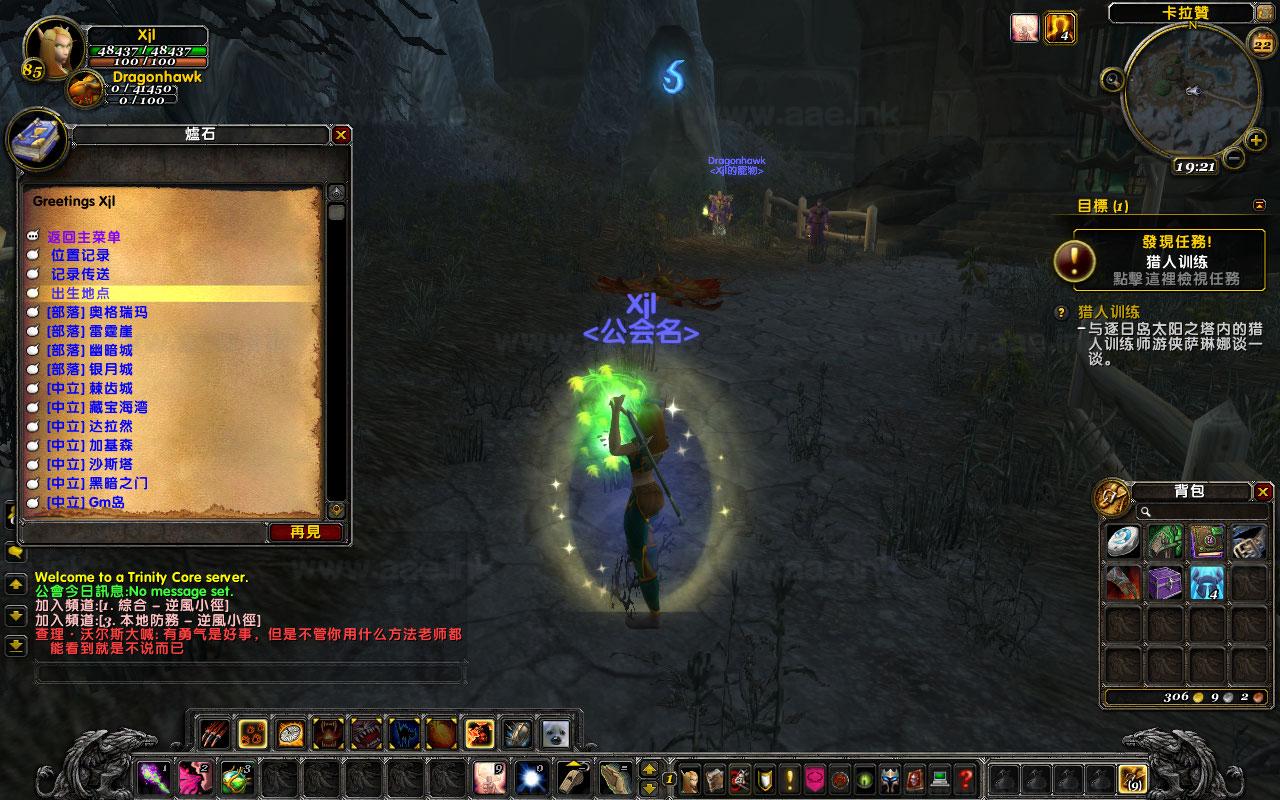Click the seal pup pet bar icon
1280x800 pixels.
553,734
